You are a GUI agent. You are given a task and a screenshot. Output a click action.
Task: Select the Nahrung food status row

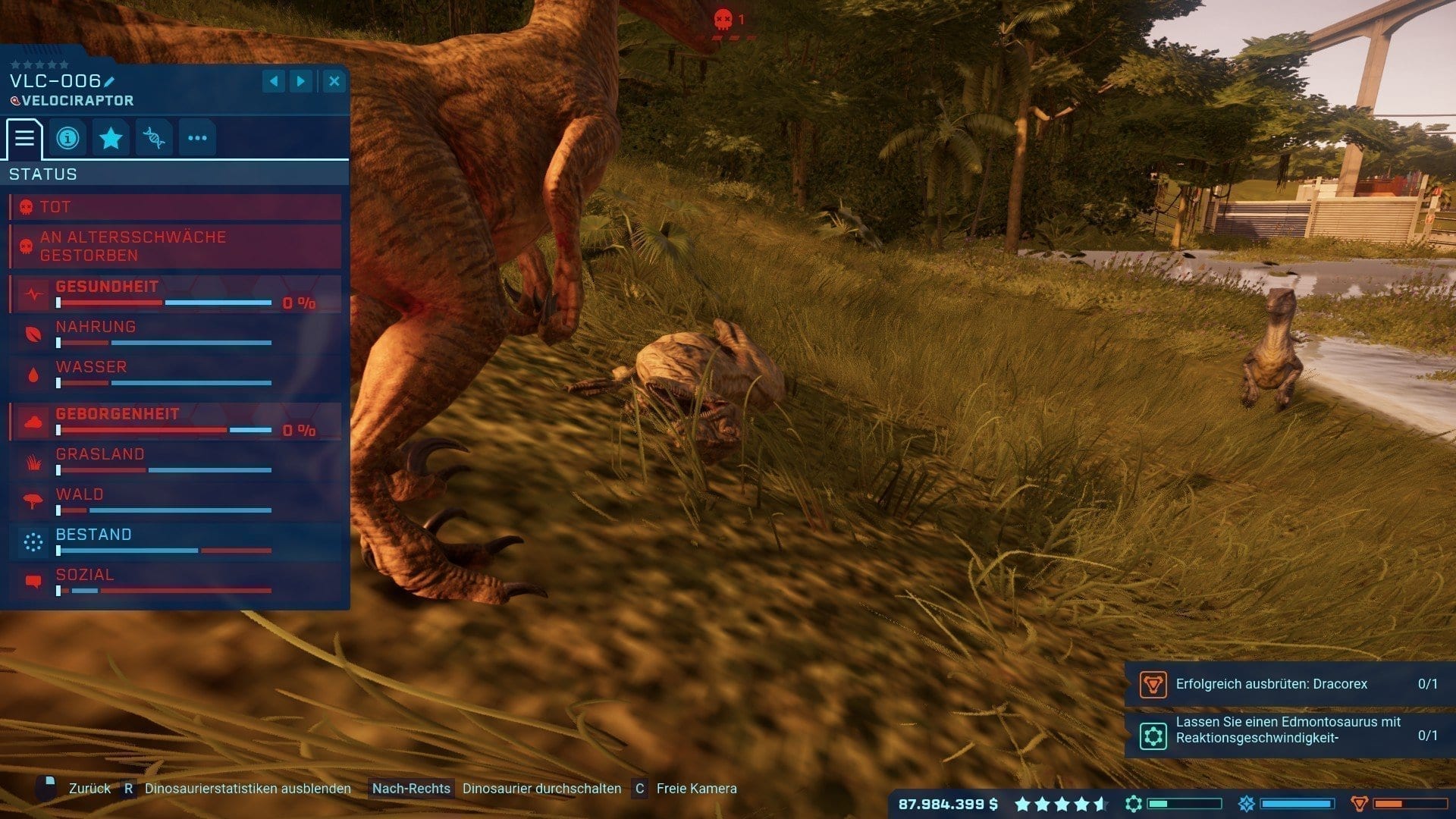click(174, 334)
